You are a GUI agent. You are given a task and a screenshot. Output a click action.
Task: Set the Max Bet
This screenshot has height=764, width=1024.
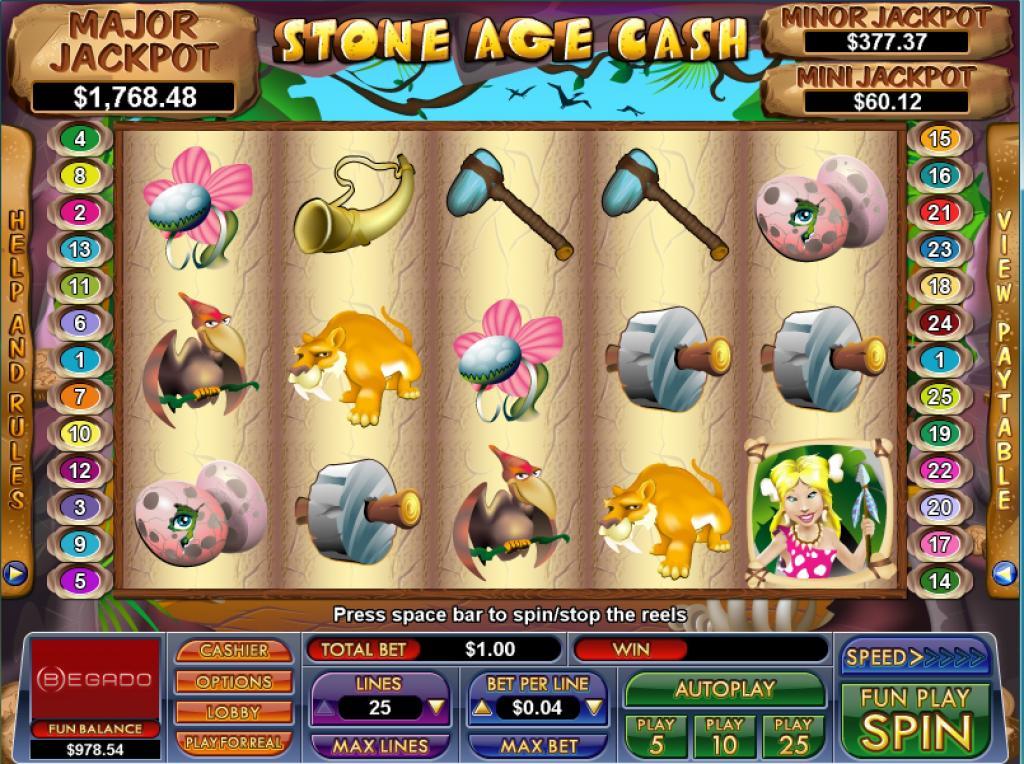click(x=538, y=746)
